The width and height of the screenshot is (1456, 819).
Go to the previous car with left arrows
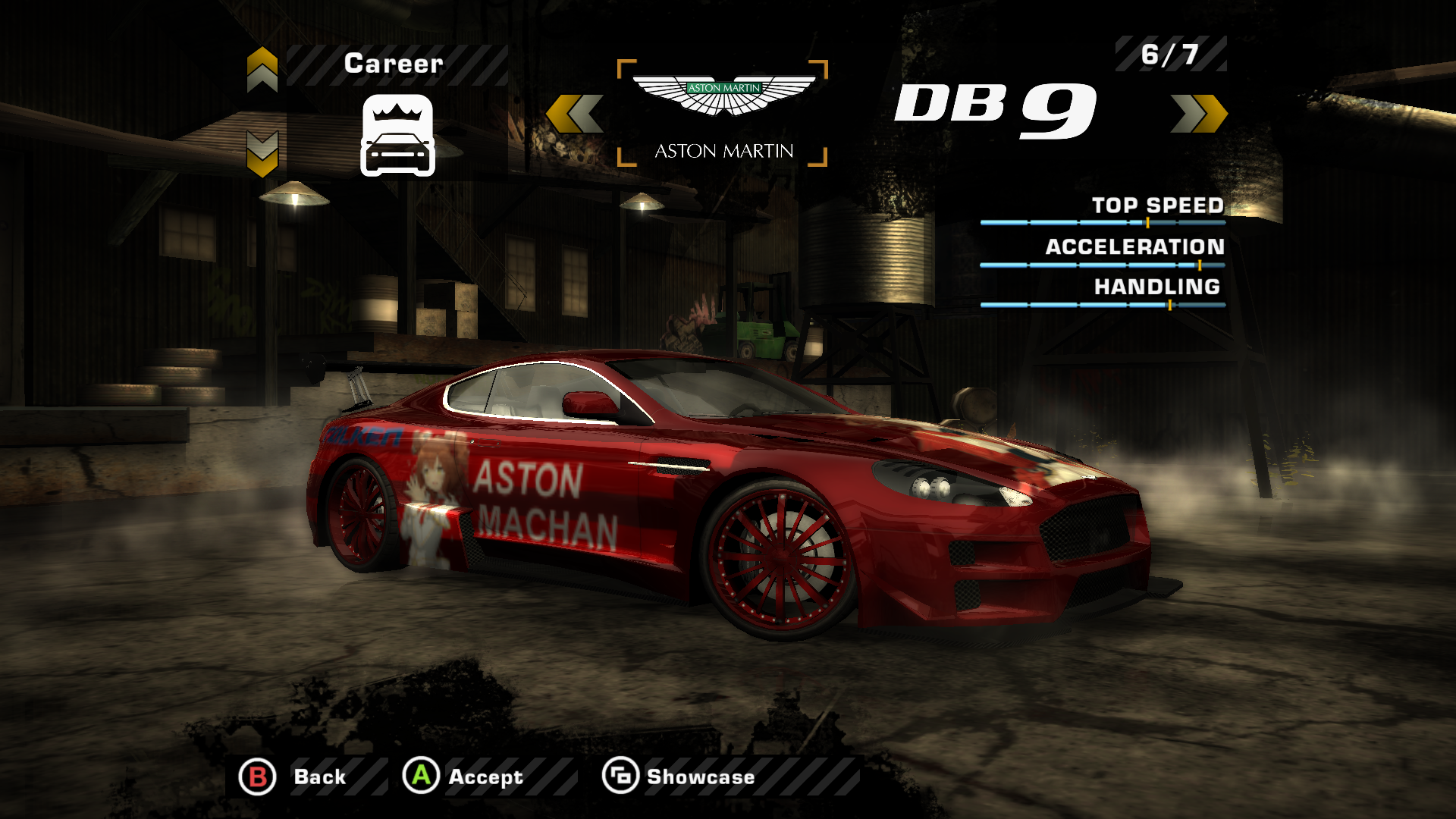[575, 114]
